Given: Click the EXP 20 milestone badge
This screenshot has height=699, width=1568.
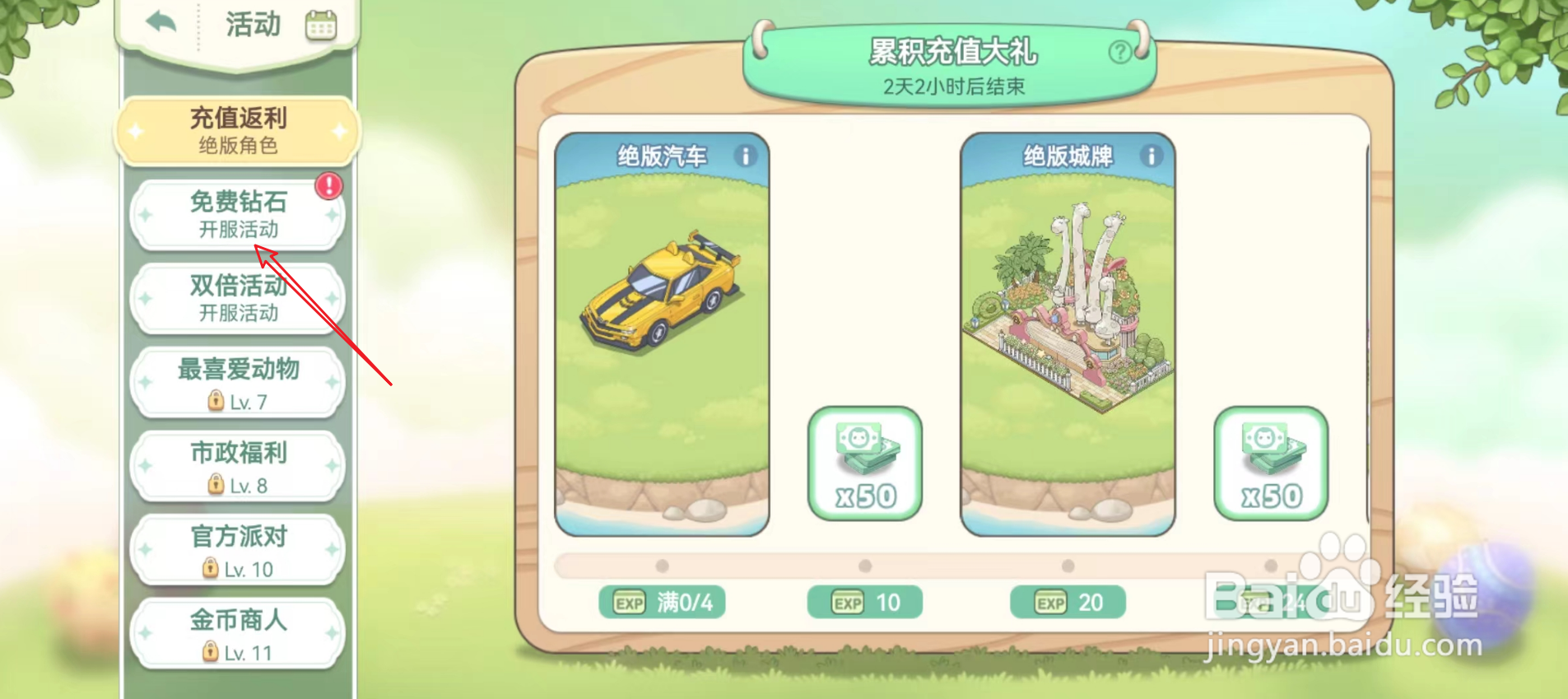Looking at the screenshot, I should [1067, 602].
